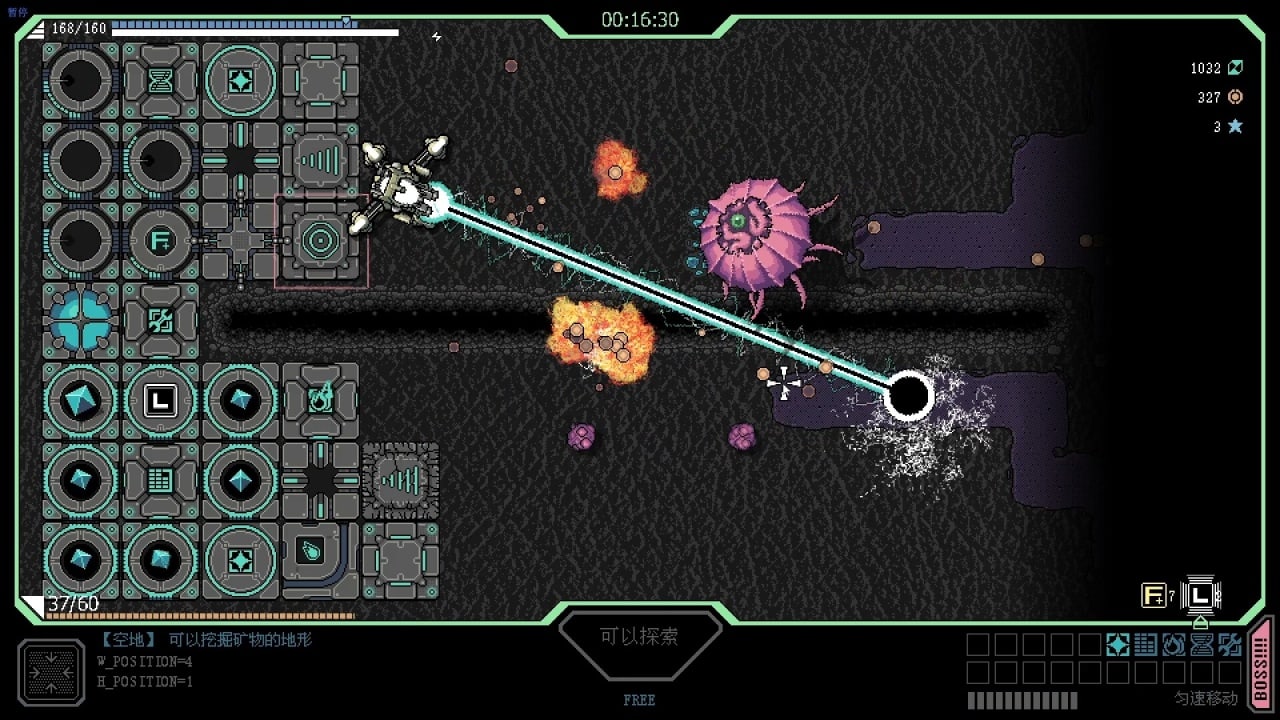Activate the flame upgrade icon
Viewport: 1280px width, 720px height.
click(x=1174, y=645)
